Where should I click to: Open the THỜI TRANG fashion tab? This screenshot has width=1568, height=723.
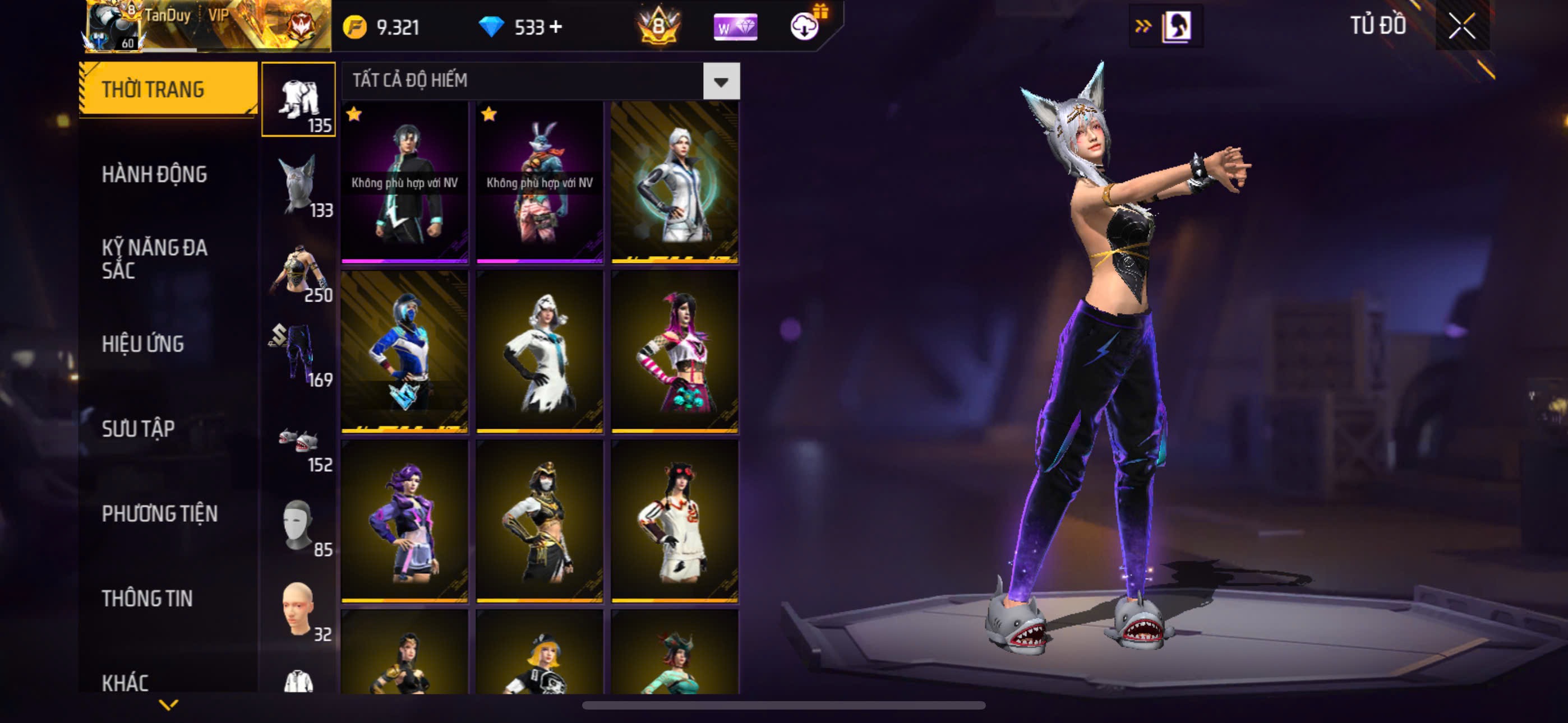coord(167,89)
